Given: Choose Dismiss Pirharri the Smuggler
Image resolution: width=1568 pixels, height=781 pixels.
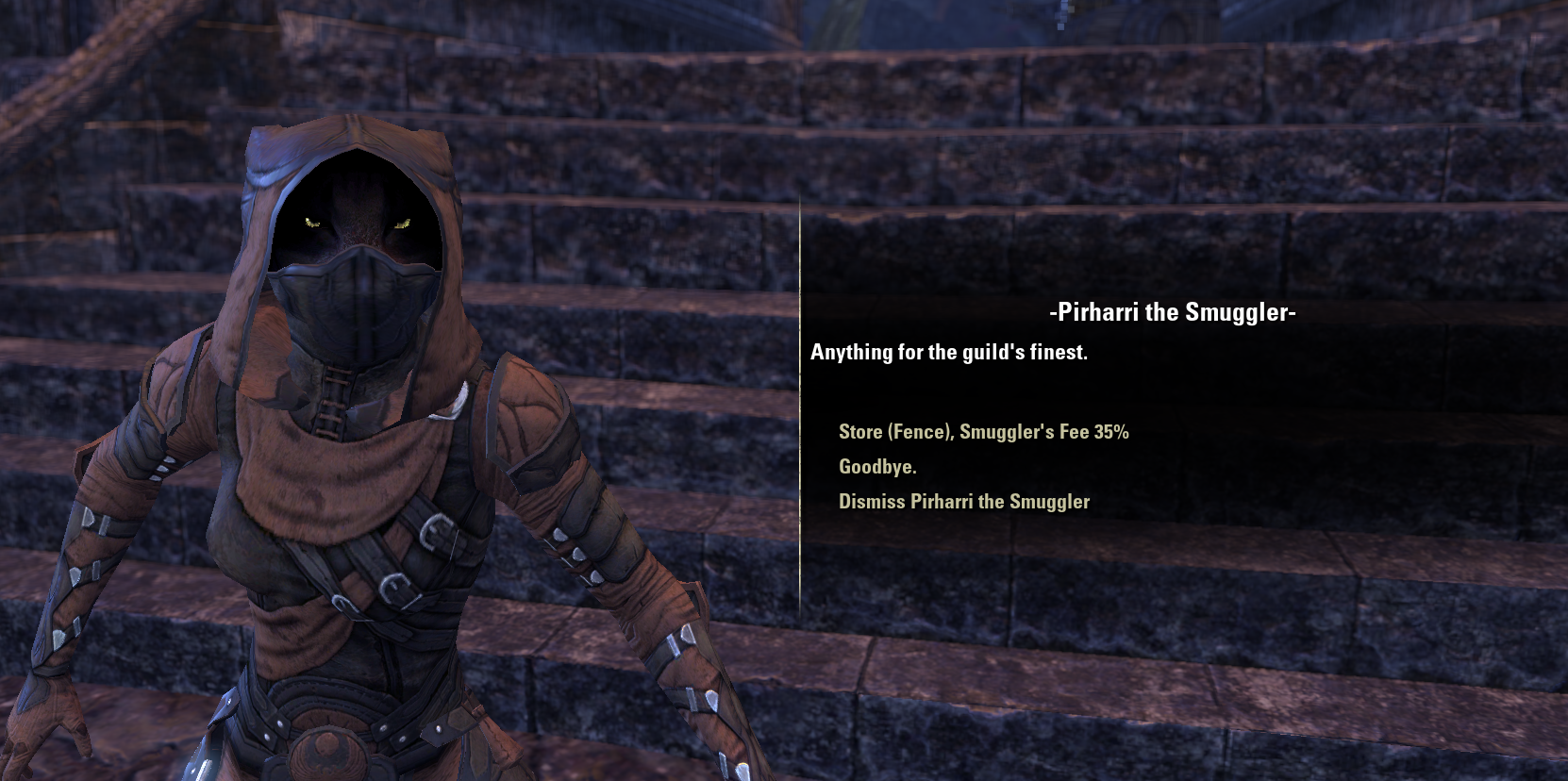Looking at the screenshot, I should [x=962, y=502].
